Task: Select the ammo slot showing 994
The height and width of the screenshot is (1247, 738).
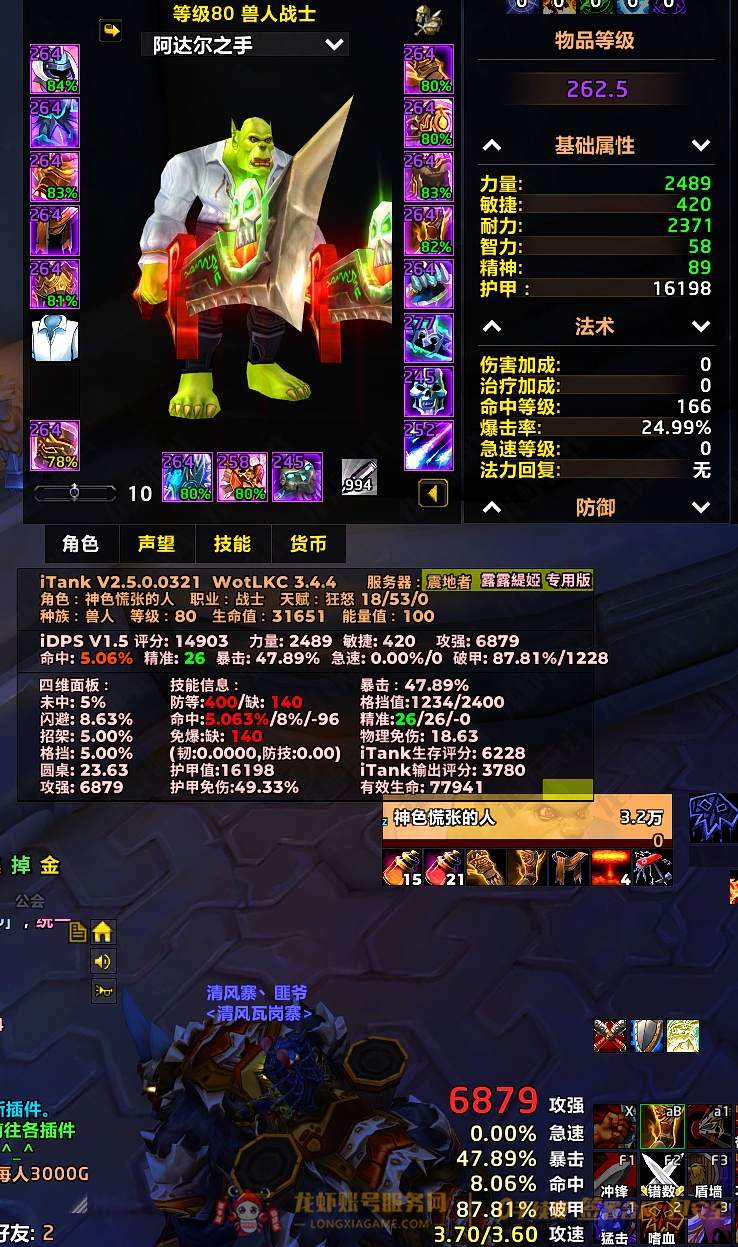Action: click(359, 477)
